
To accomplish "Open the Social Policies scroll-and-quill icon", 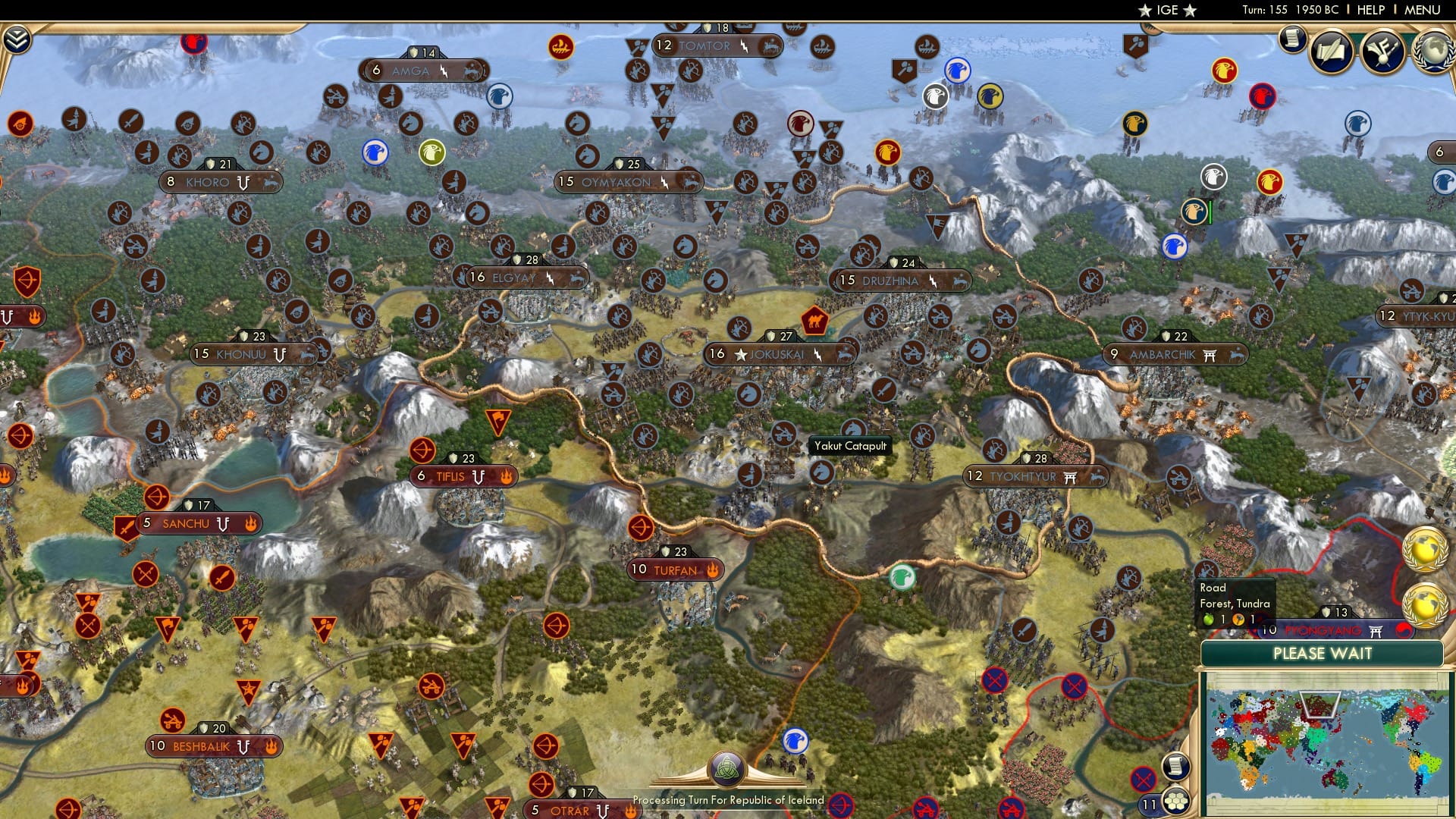I will [x=1332, y=51].
